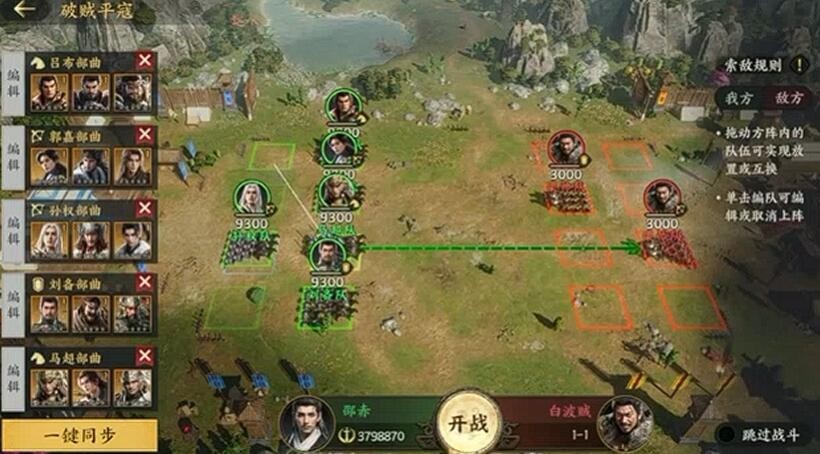Screen dimensions: 820x454
Task: Edit the 马超部曲 squad
Action: tap(13, 381)
